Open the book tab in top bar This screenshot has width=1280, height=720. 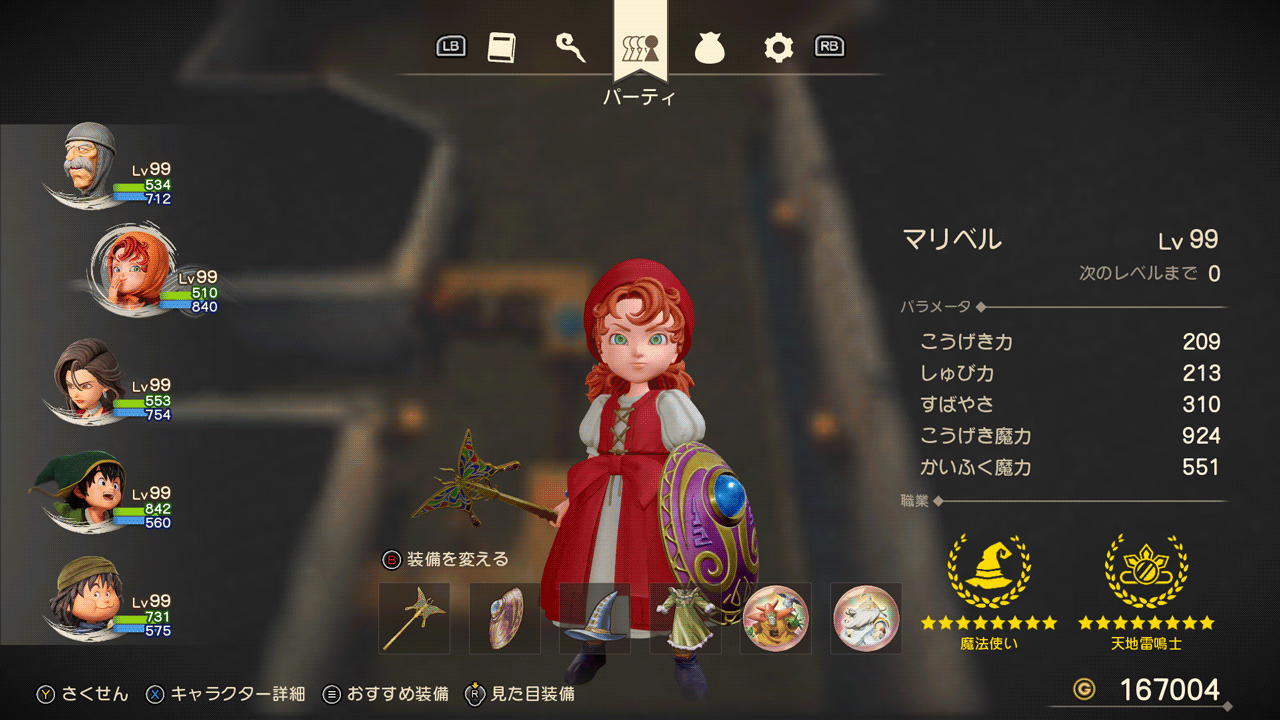pos(501,47)
